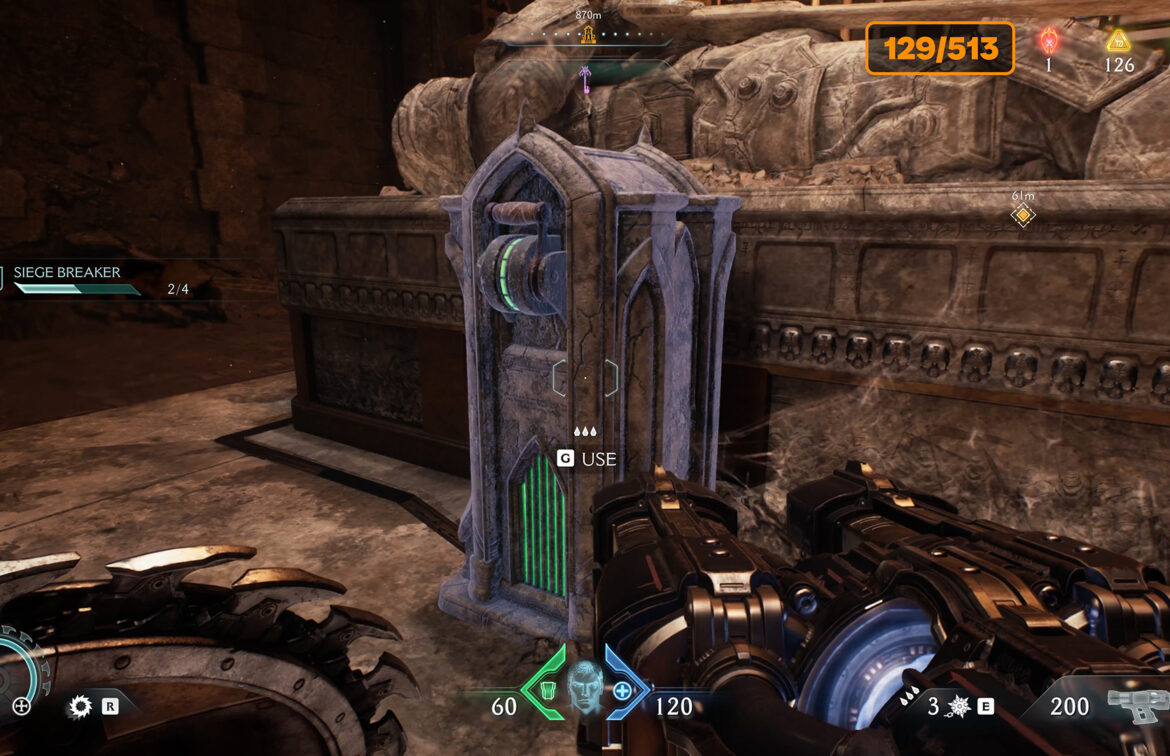
Task: Click the spiked melee charge icon
Action: (958, 707)
